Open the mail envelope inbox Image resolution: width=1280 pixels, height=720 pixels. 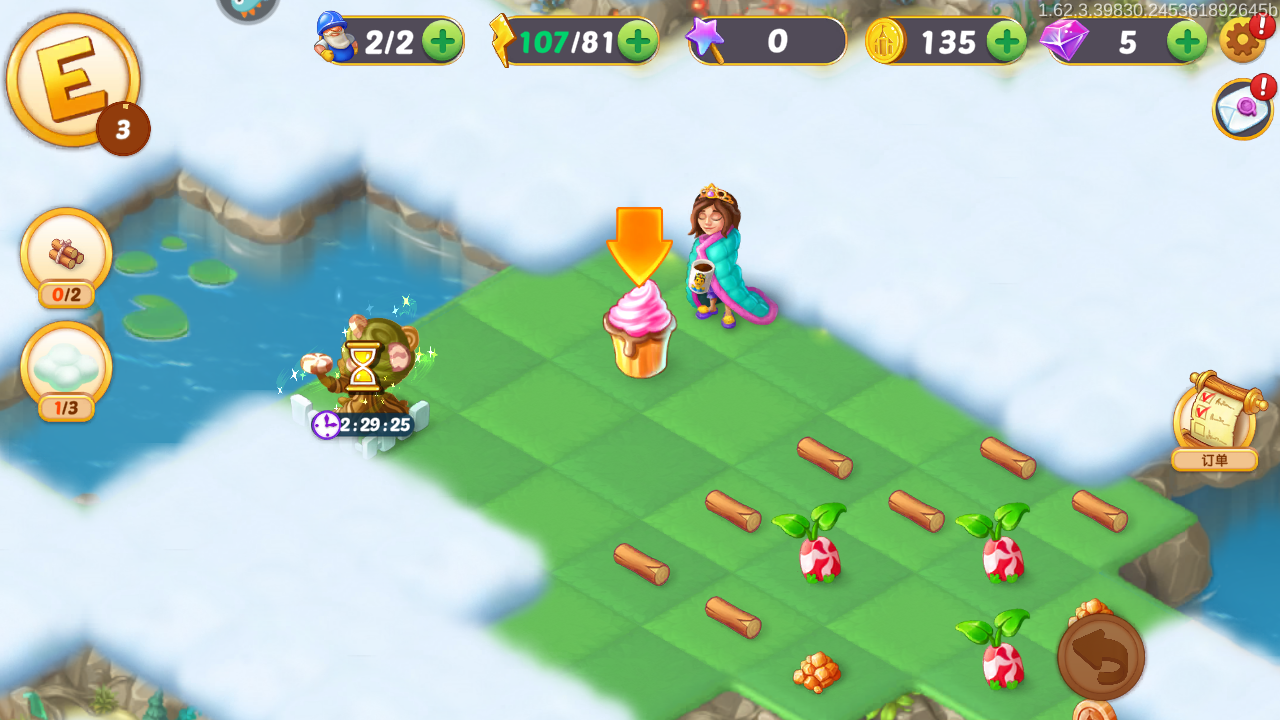point(1242,109)
